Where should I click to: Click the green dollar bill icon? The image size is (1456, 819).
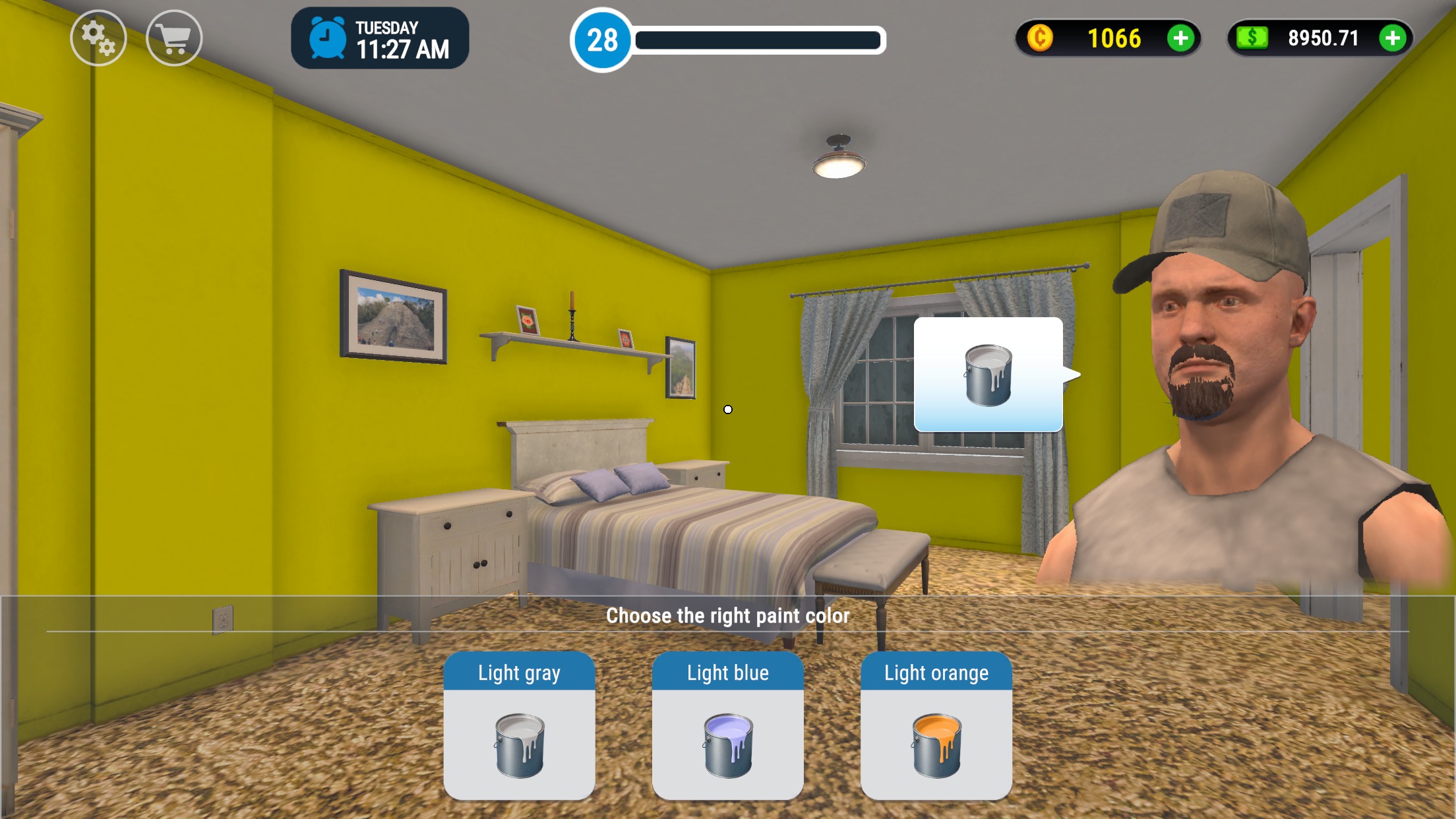1252,39
